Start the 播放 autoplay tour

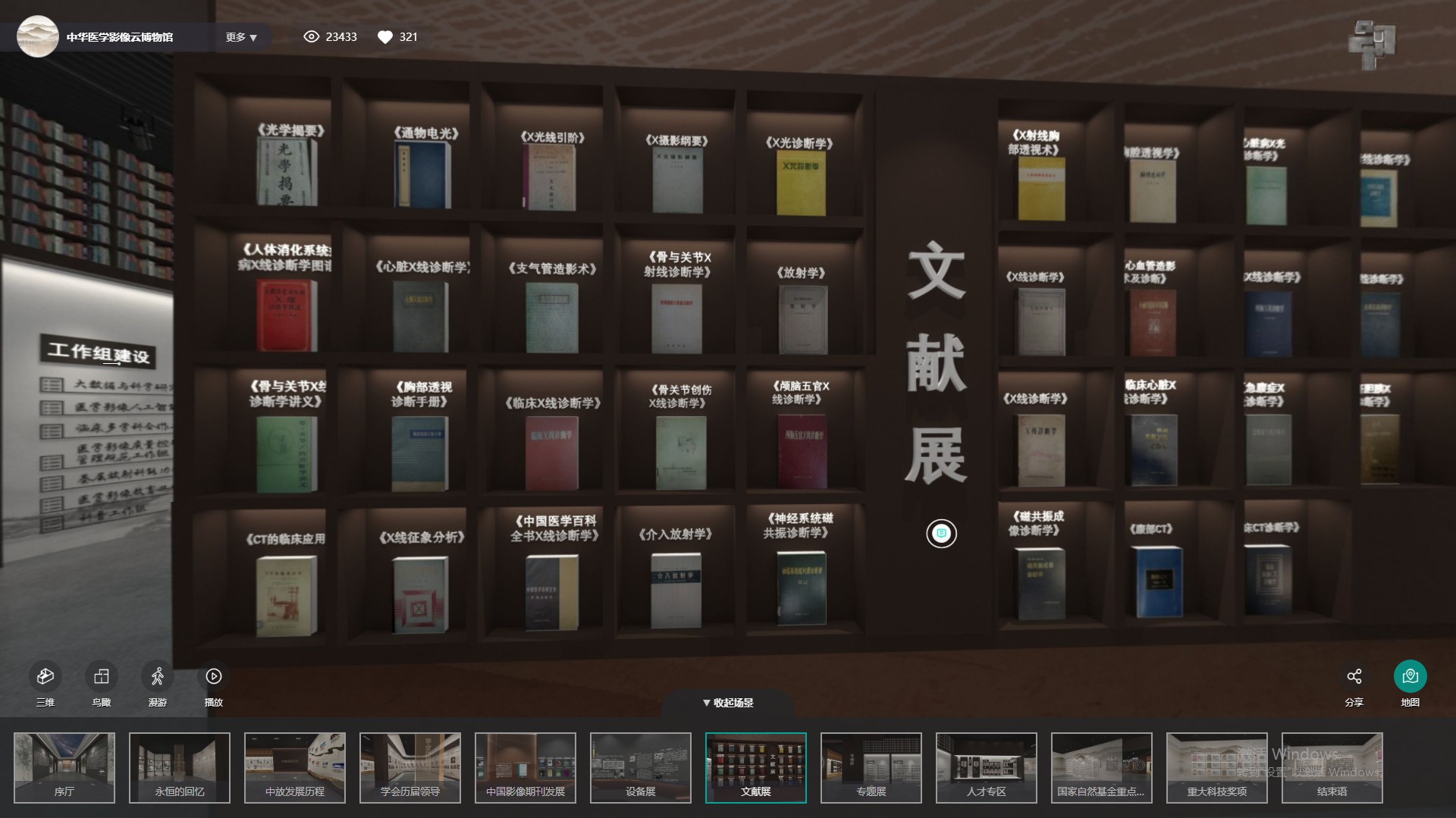pyautogui.click(x=214, y=676)
